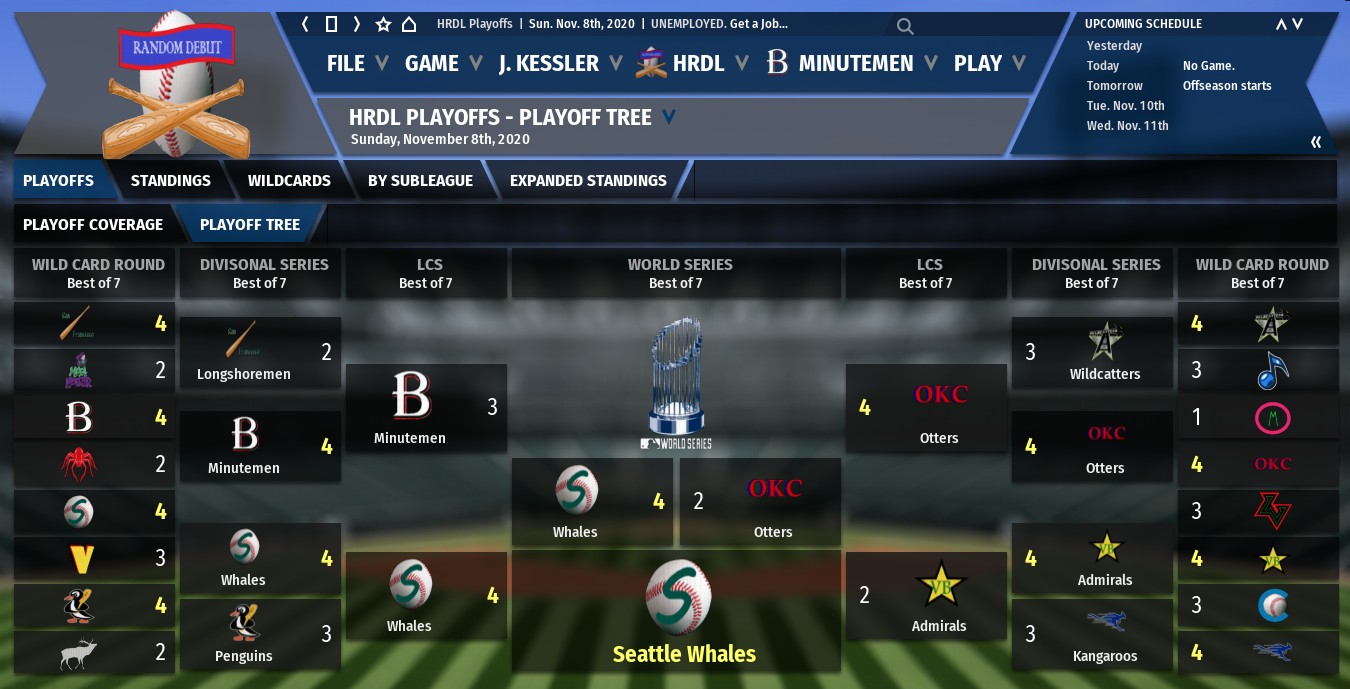
Task: Show the Expanded Standings tab
Action: pos(588,181)
